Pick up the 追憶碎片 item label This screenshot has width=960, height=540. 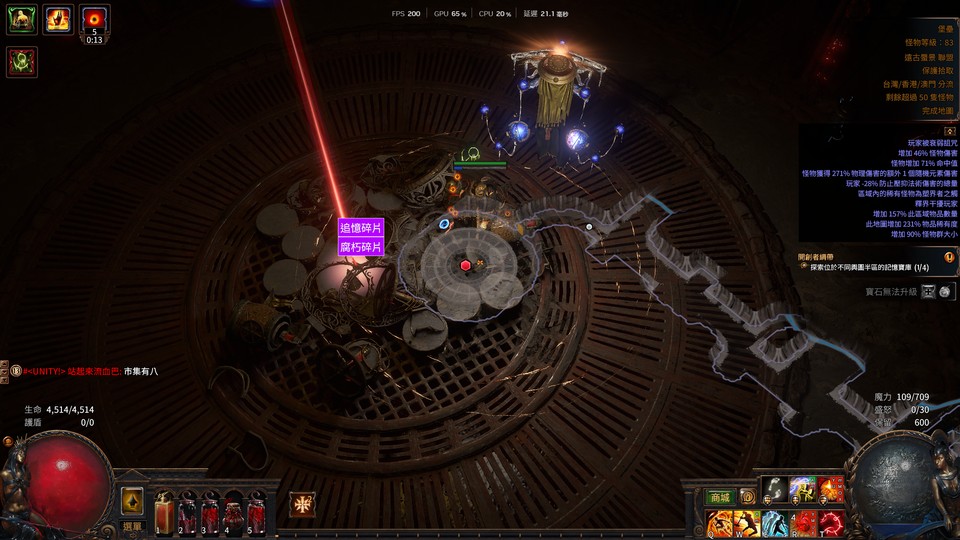[361, 228]
